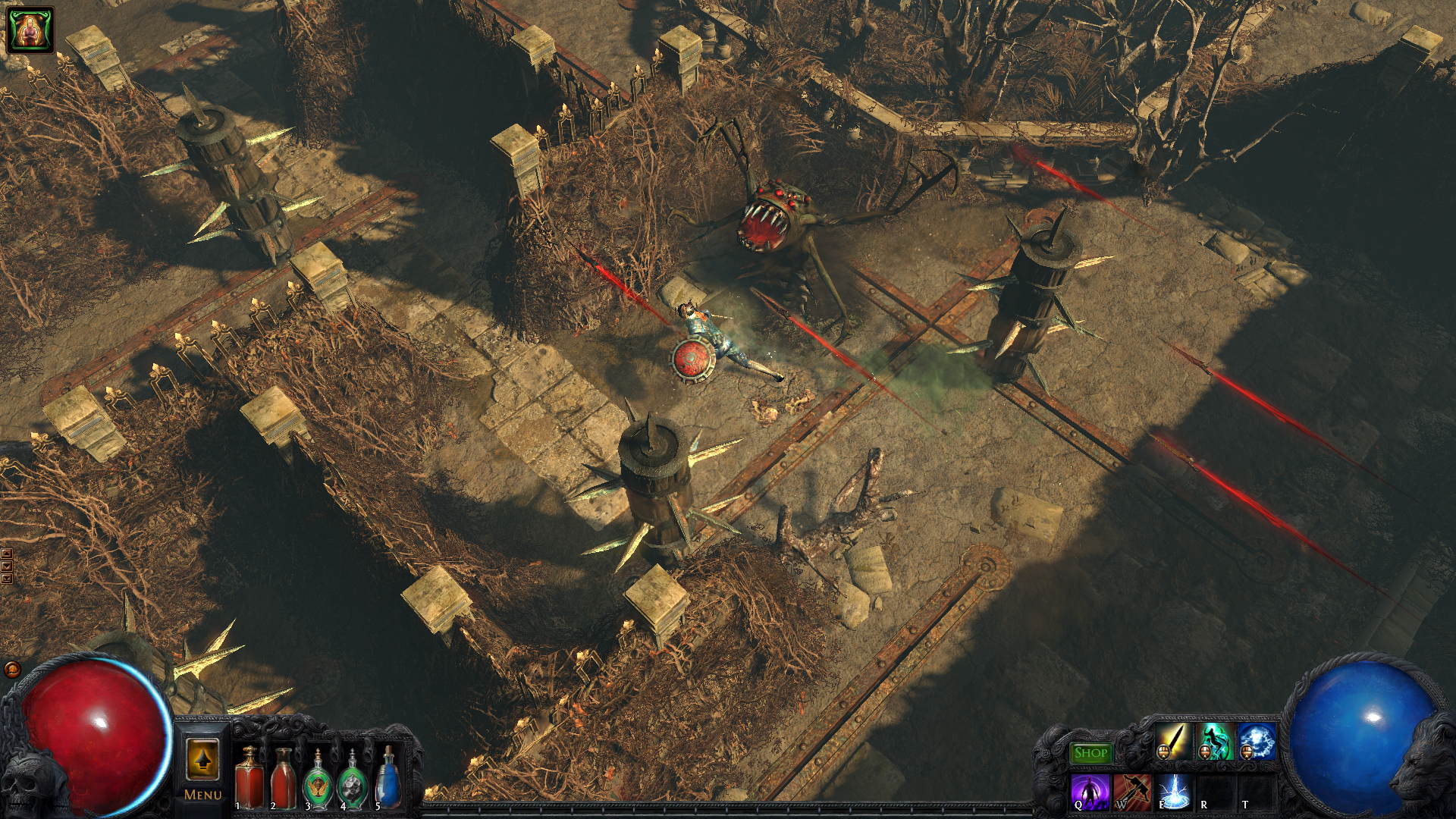Drink the life flask in slot 1
Image resolution: width=1456 pixels, height=819 pixels.
pos(248,779)
